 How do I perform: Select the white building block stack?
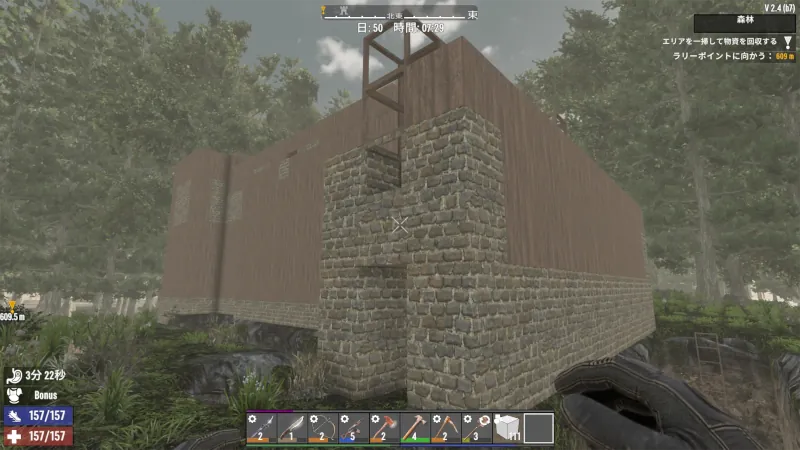click(x=508, y=427)
